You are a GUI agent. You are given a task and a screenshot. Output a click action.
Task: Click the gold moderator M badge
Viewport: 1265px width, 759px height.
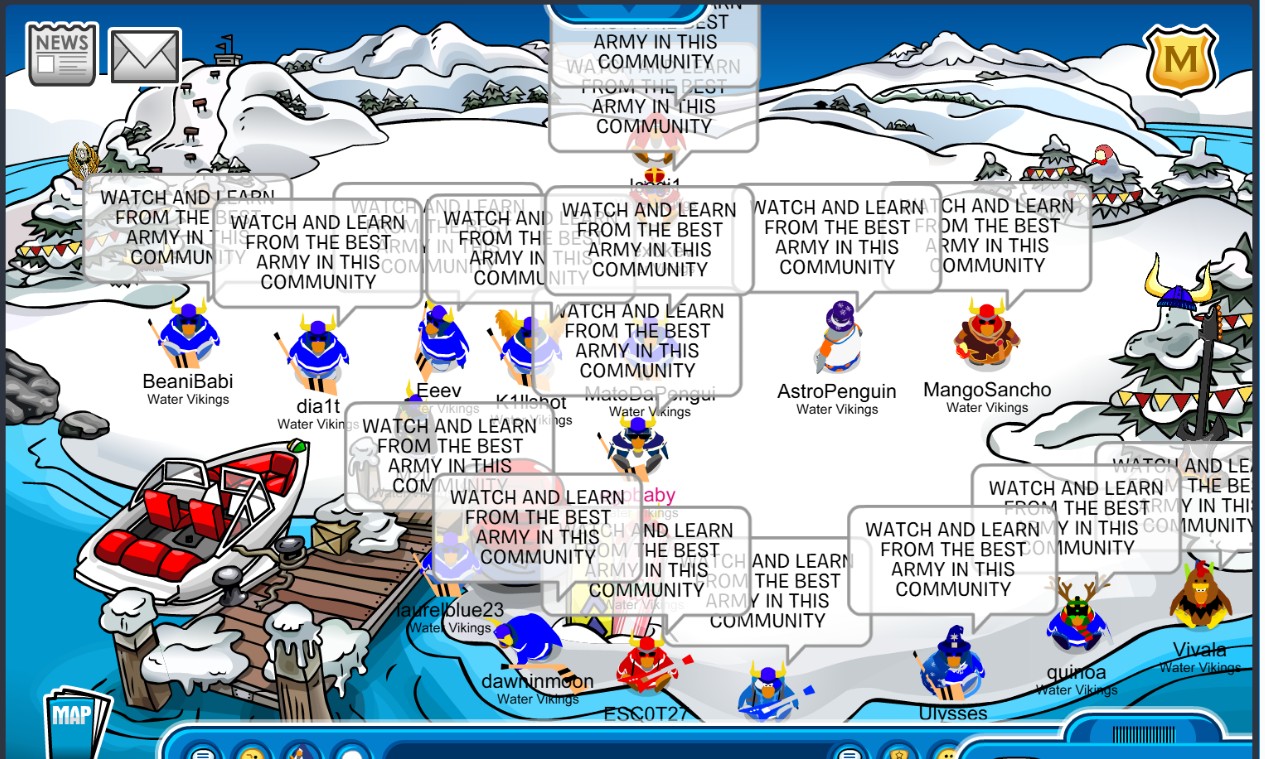1180,60
